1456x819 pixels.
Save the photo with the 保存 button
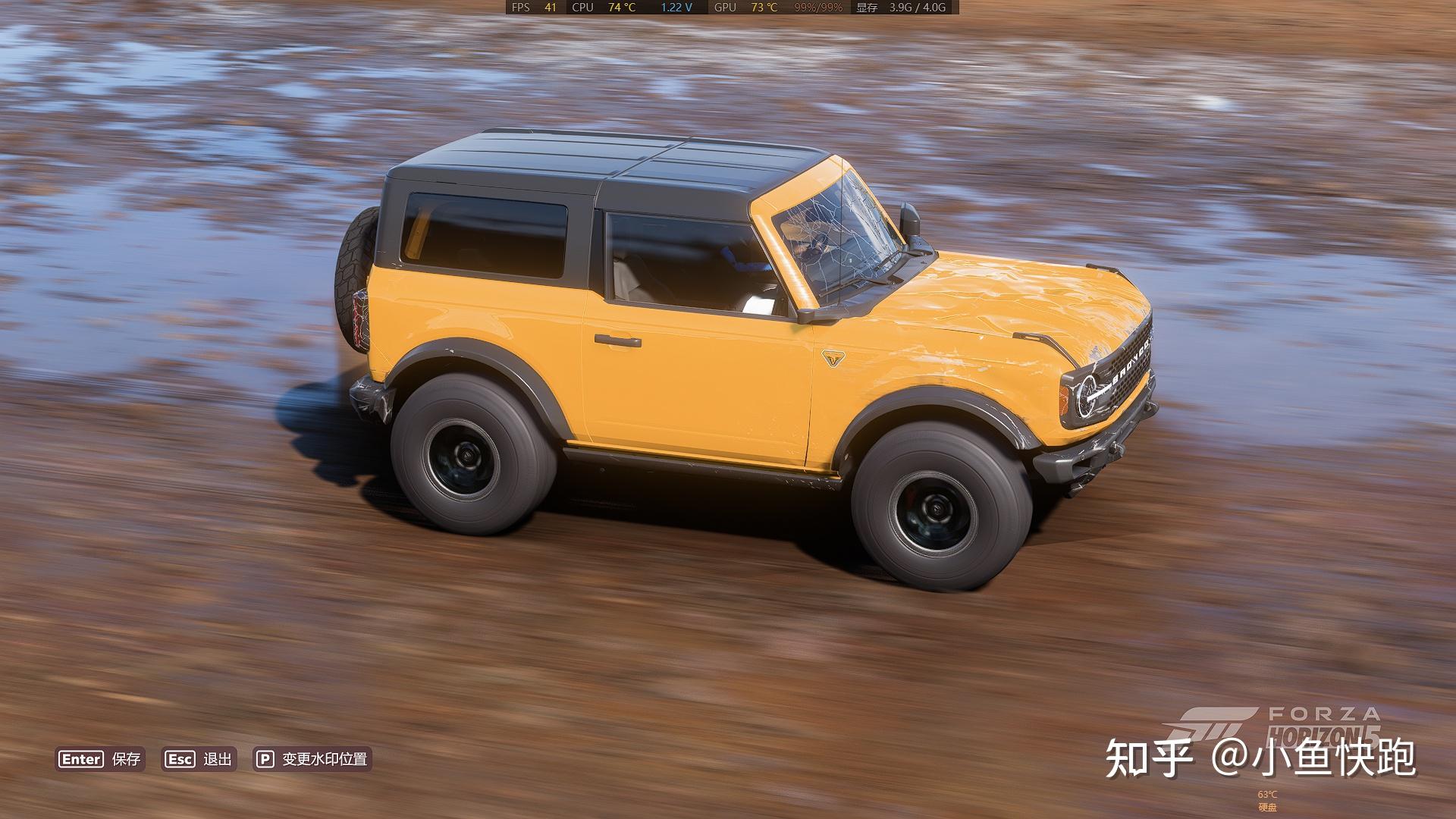pos(100,759)
